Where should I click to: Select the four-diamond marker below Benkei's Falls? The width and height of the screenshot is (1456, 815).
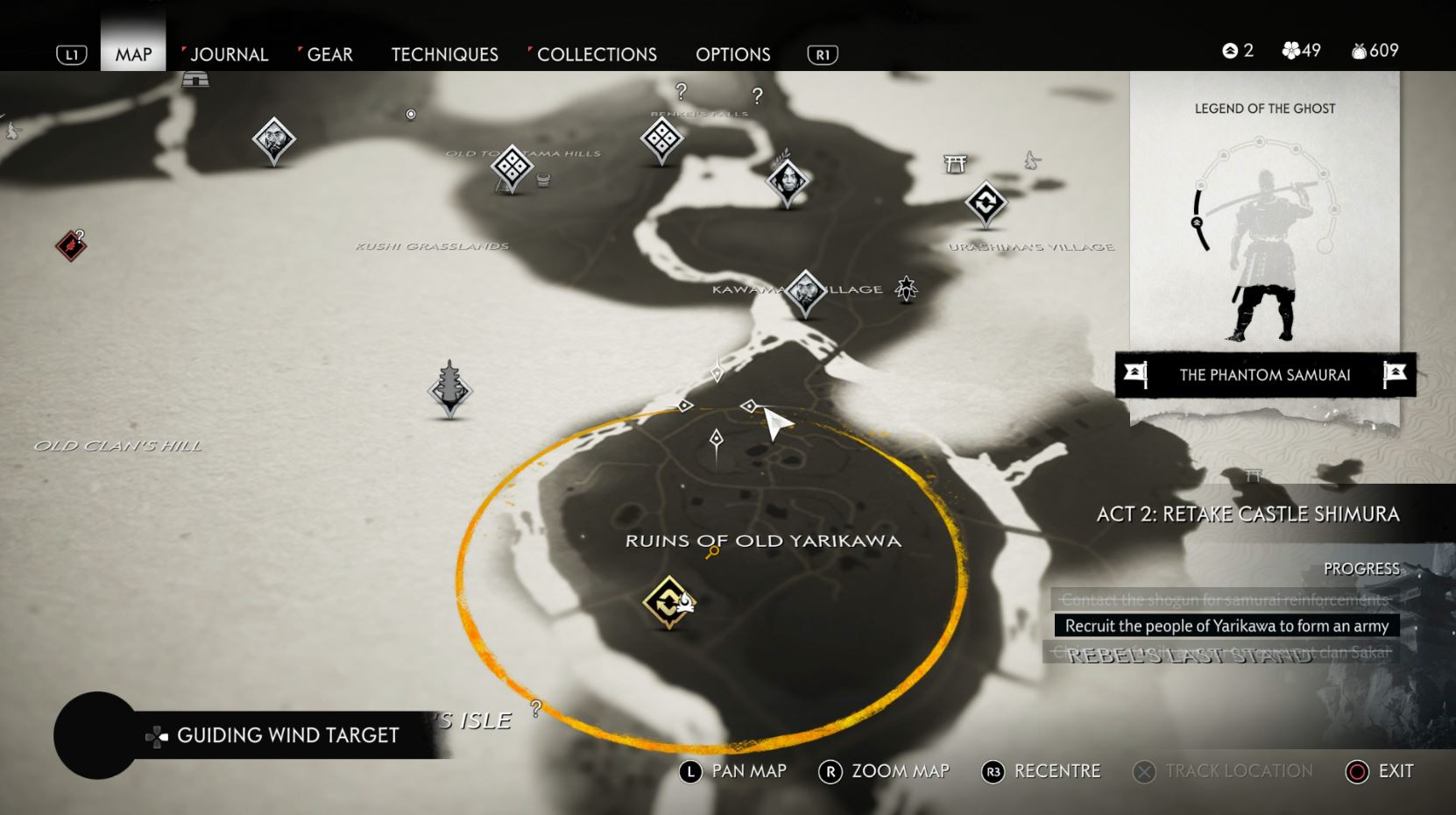[661, 138]
